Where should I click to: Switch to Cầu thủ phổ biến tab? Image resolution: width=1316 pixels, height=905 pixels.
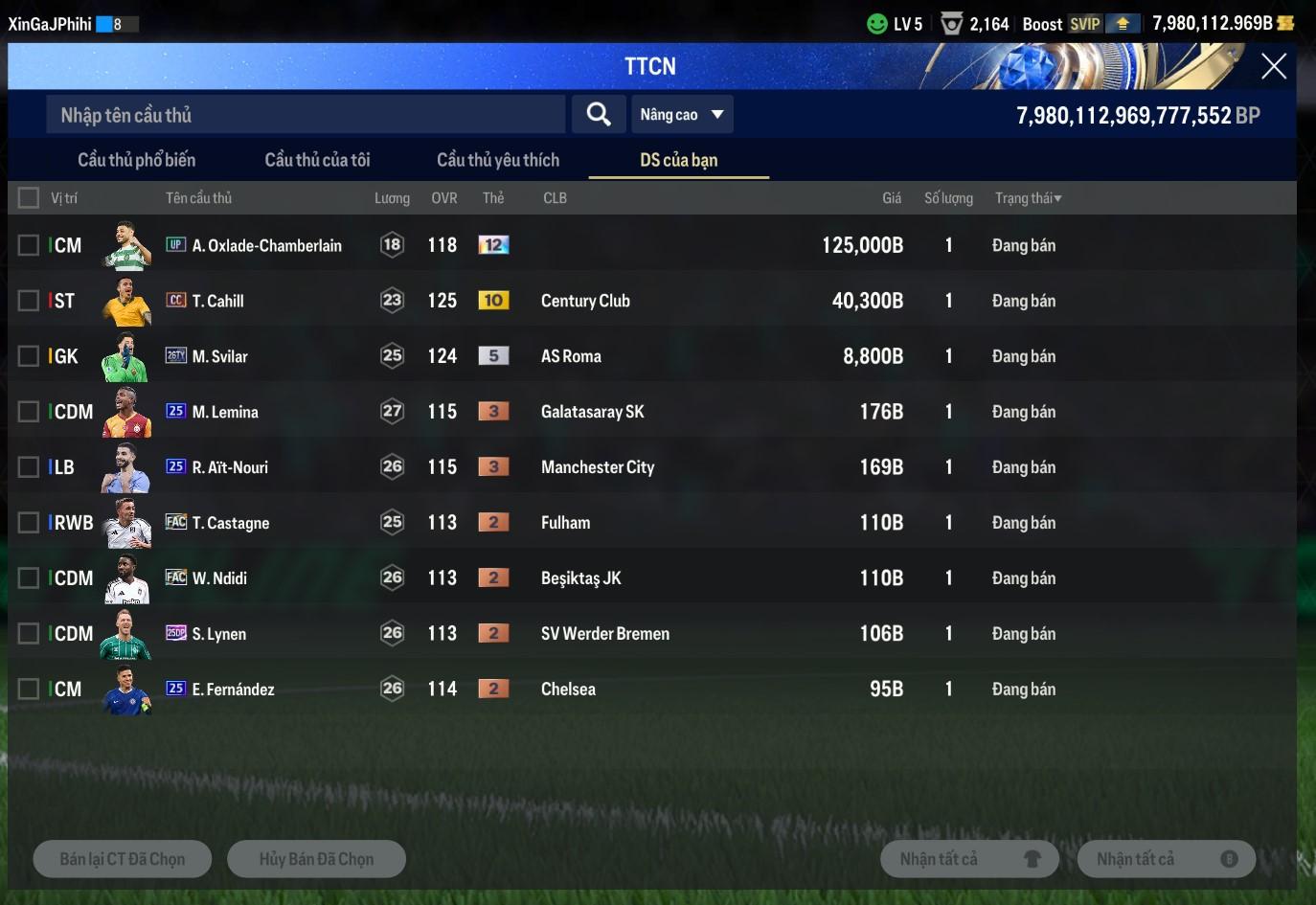[x=136, y=160]
